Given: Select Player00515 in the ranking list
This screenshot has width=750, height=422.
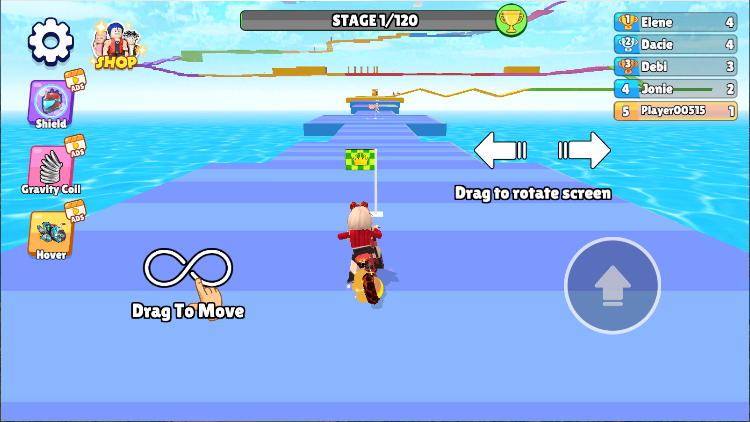Looking at the screenshot, I should (x=676, y=110).
